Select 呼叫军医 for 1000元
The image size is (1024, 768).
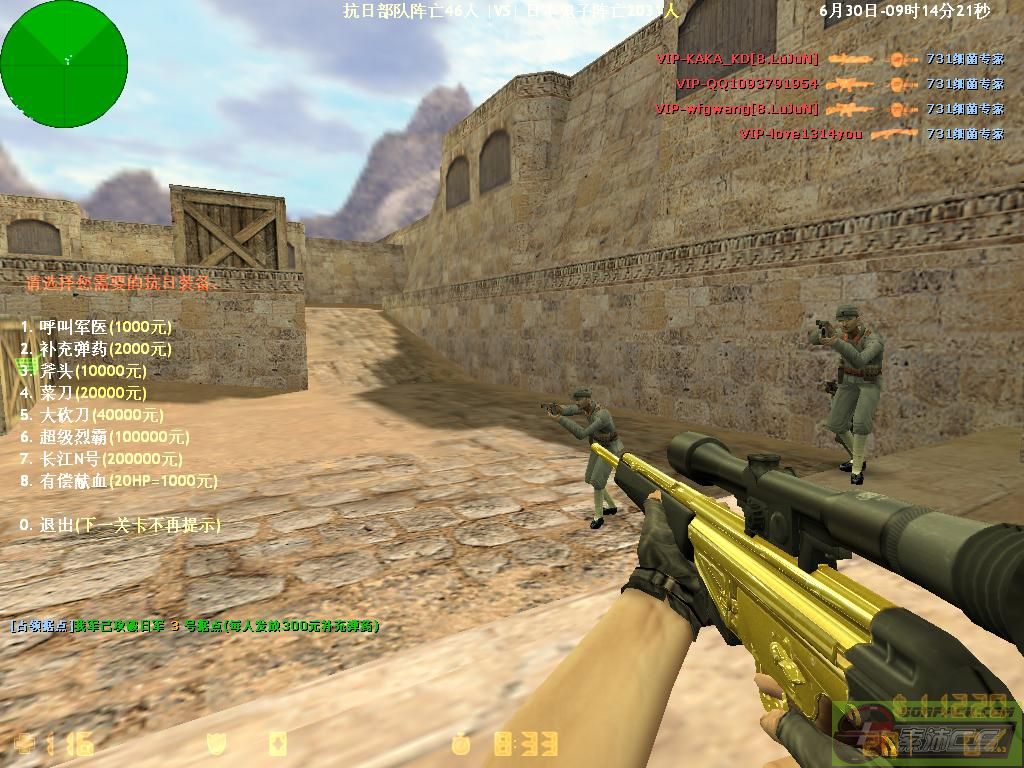pos(96,327)
